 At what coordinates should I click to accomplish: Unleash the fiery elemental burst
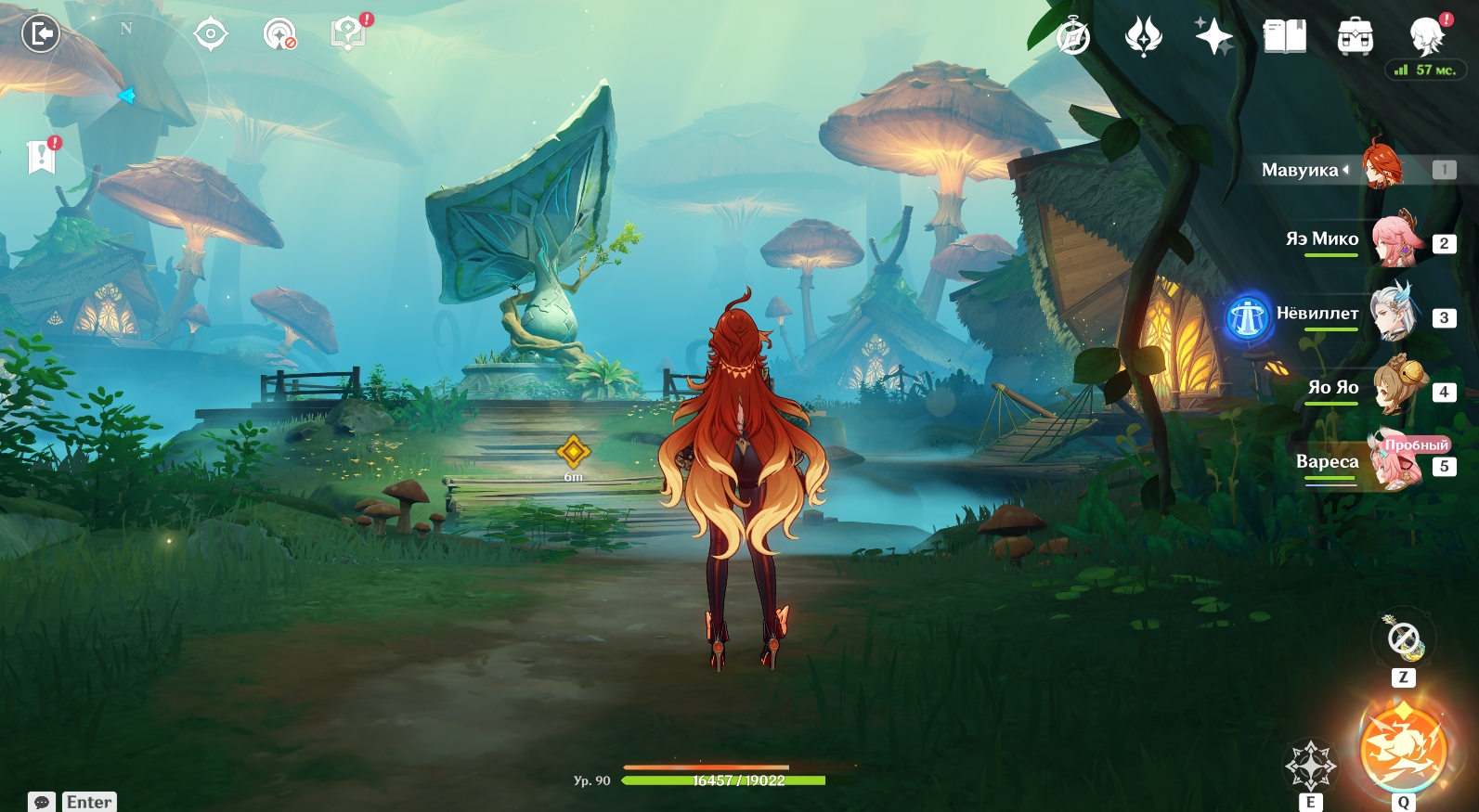coord(1403,748)
